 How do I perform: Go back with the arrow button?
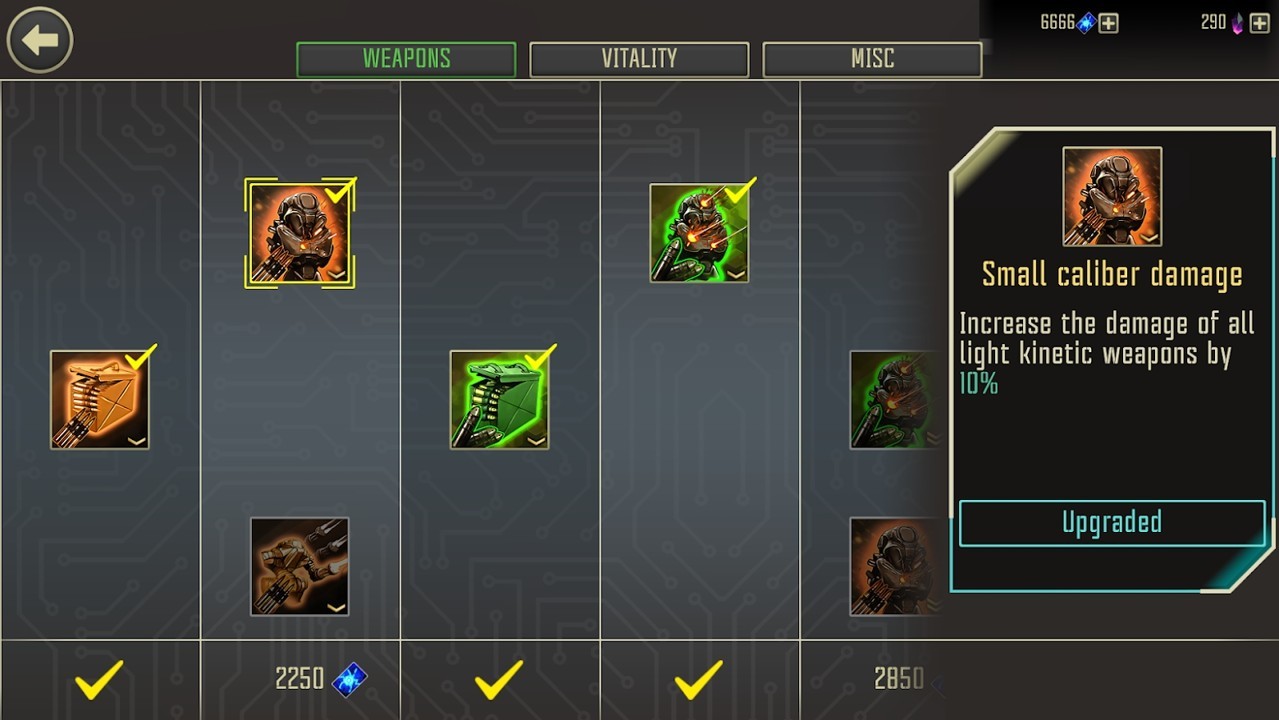pyautogui.click(x=40, y=40)
